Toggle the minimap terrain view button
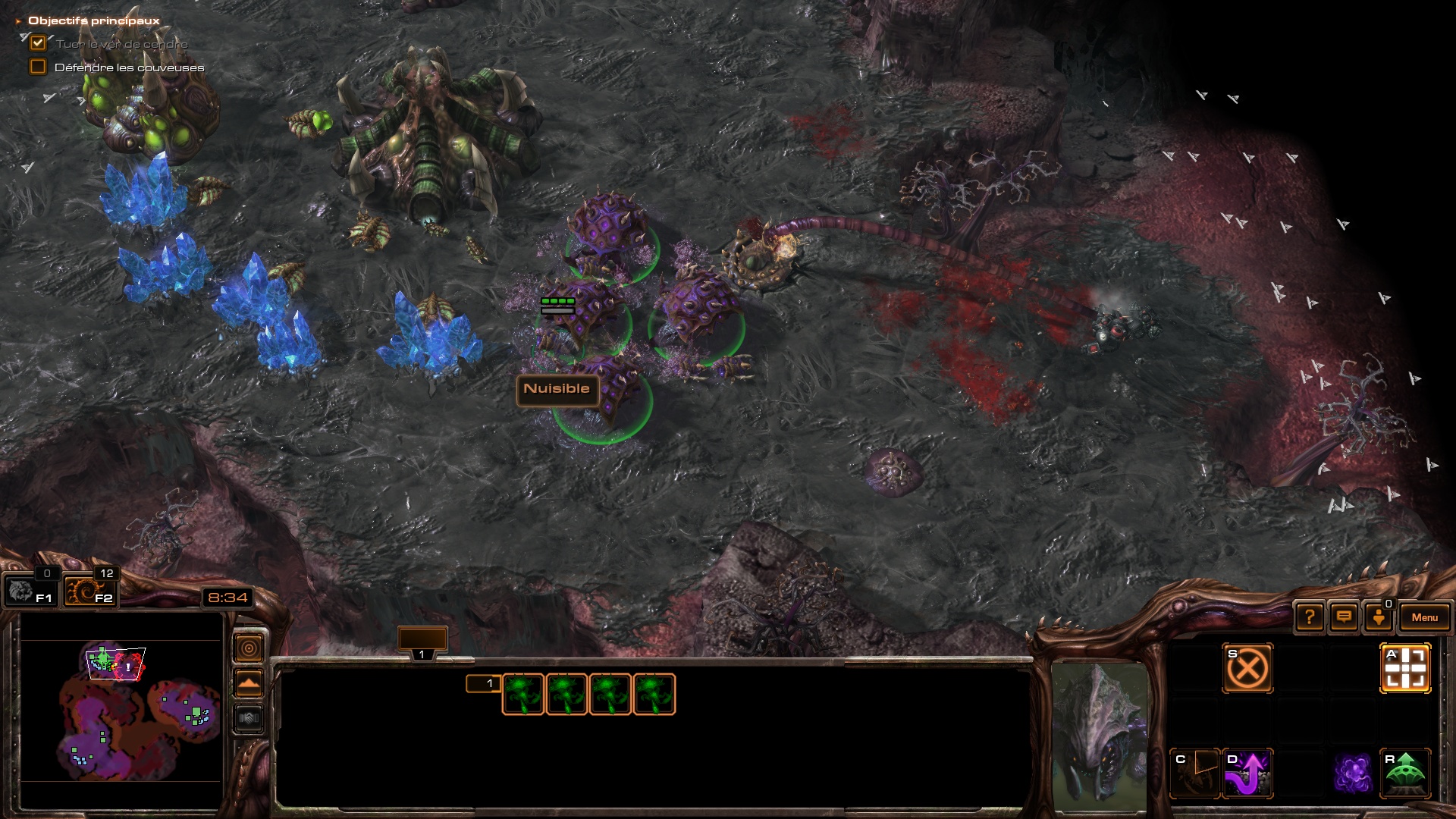This screenshot has width=1456, height=819. (x=249, y=683)
